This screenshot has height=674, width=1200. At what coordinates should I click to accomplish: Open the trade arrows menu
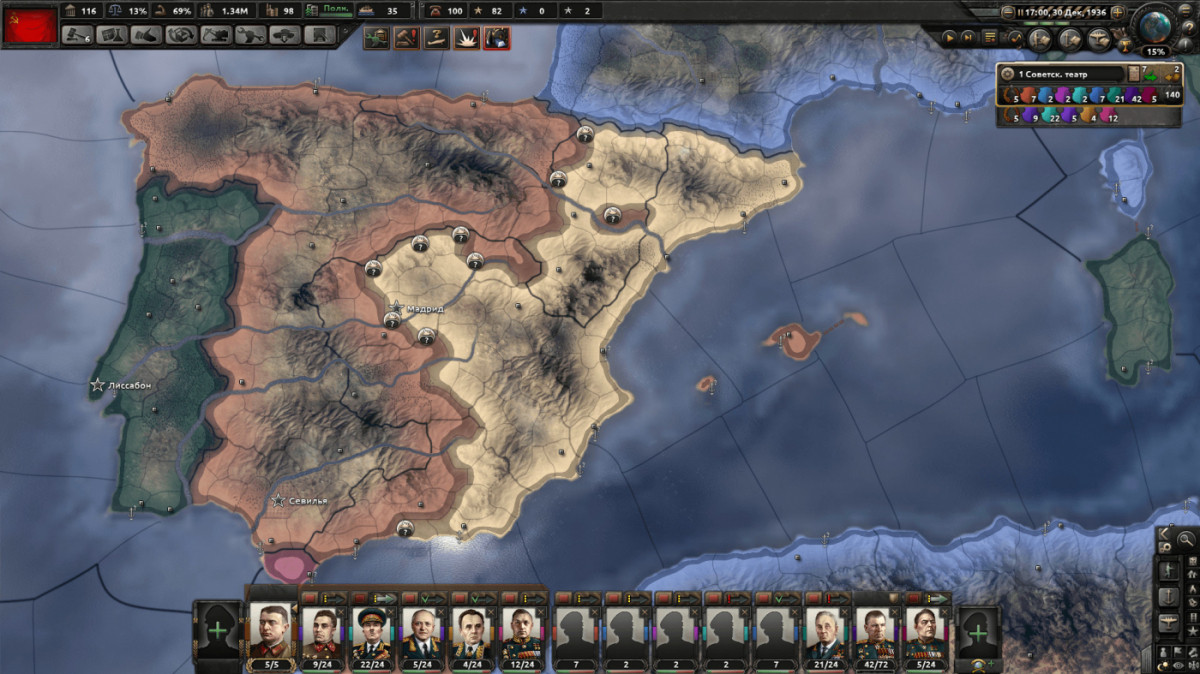(181, 35)
